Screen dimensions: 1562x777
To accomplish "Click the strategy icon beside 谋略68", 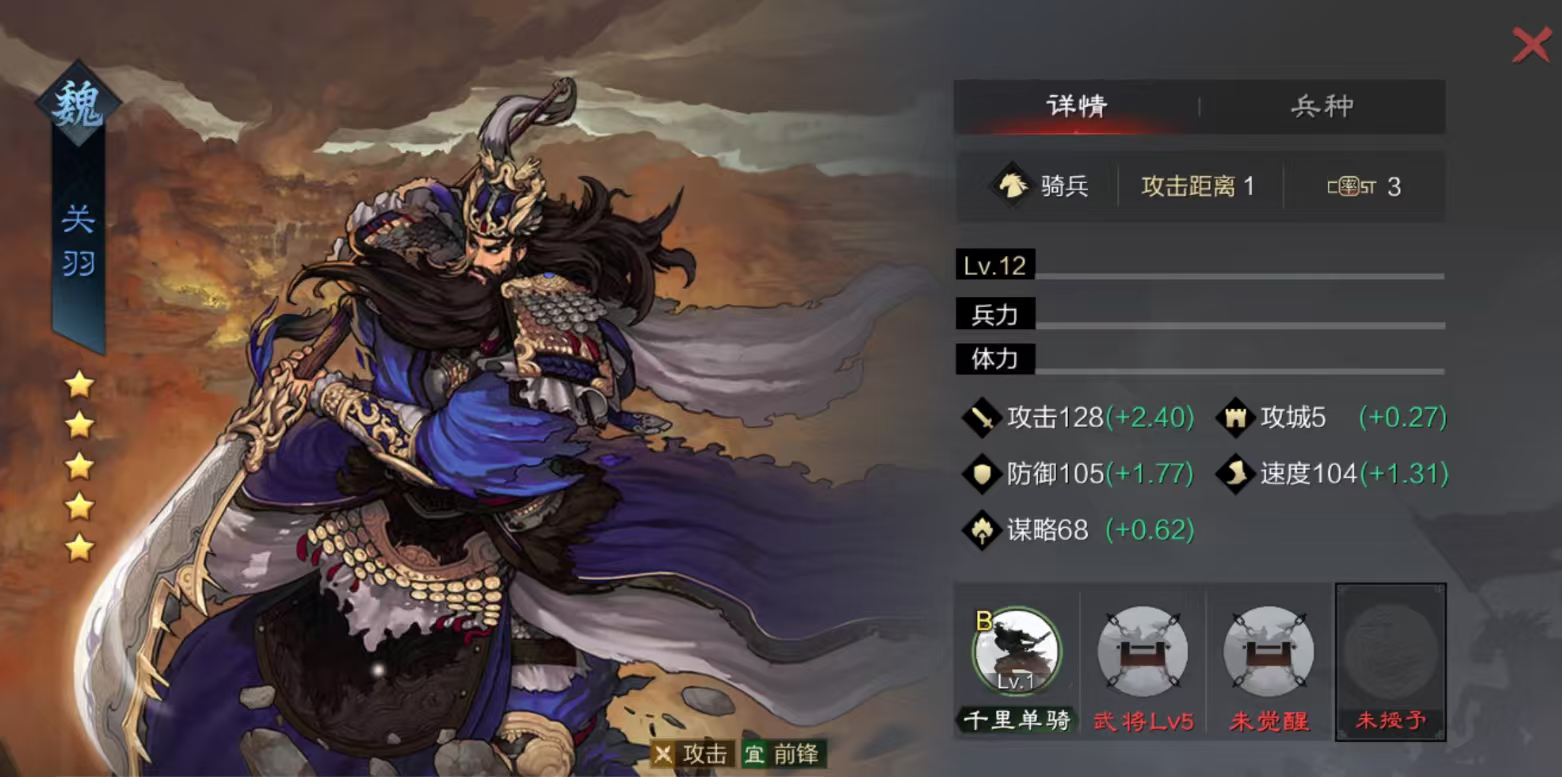I will click(981, 529).
